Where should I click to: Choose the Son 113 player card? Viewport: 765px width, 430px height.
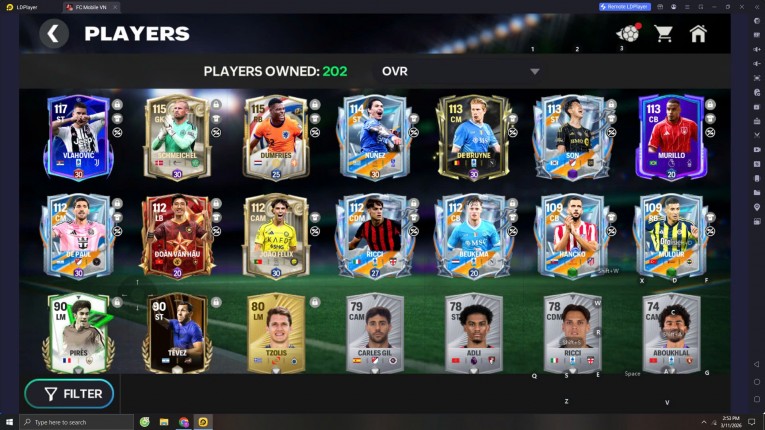tap(572, 137)
